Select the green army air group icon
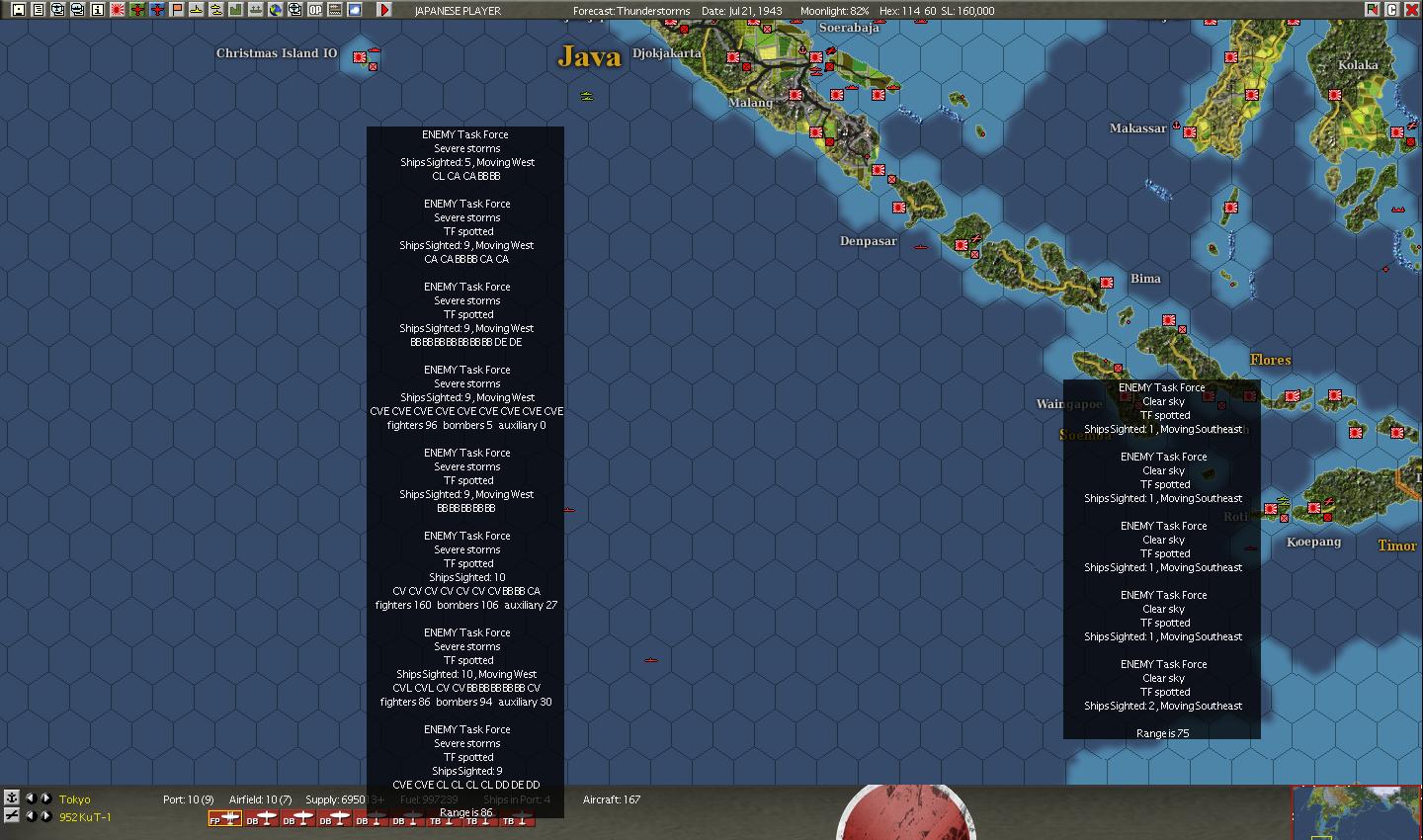 [135, 9]
